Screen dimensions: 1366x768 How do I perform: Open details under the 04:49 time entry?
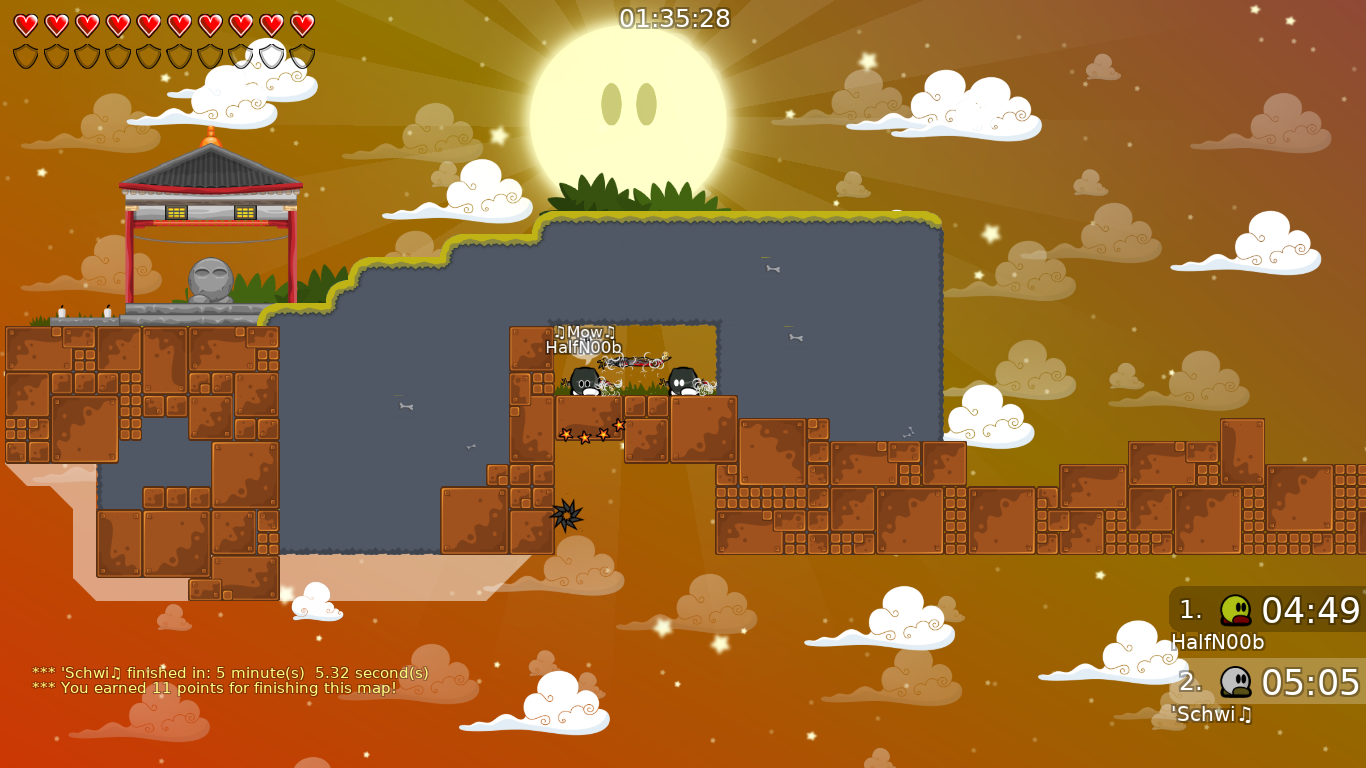[1310, 610]
